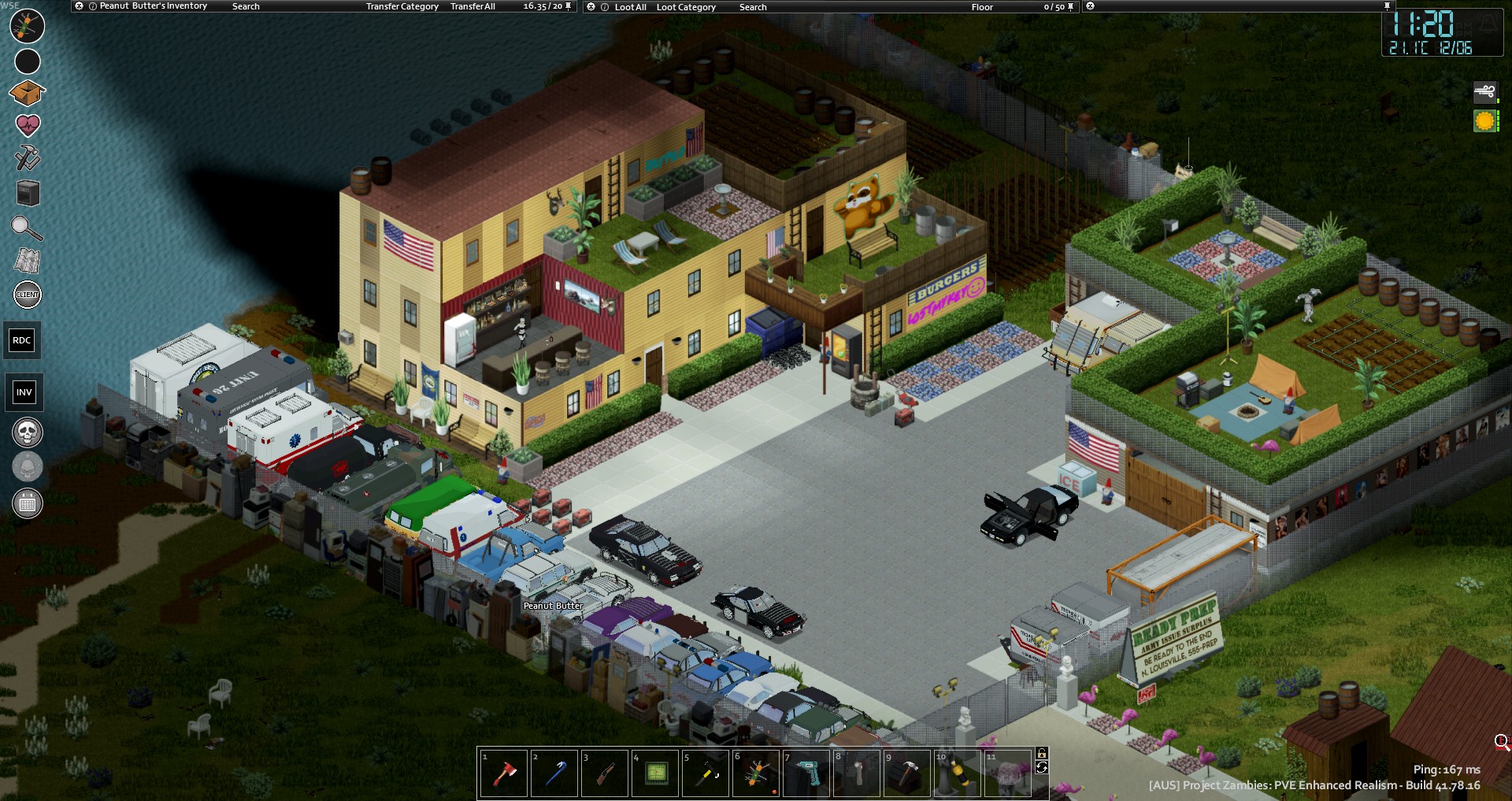1512x801 pixels.
Task: Pin the loot window with its pin icon
Action: [1069, 6]
